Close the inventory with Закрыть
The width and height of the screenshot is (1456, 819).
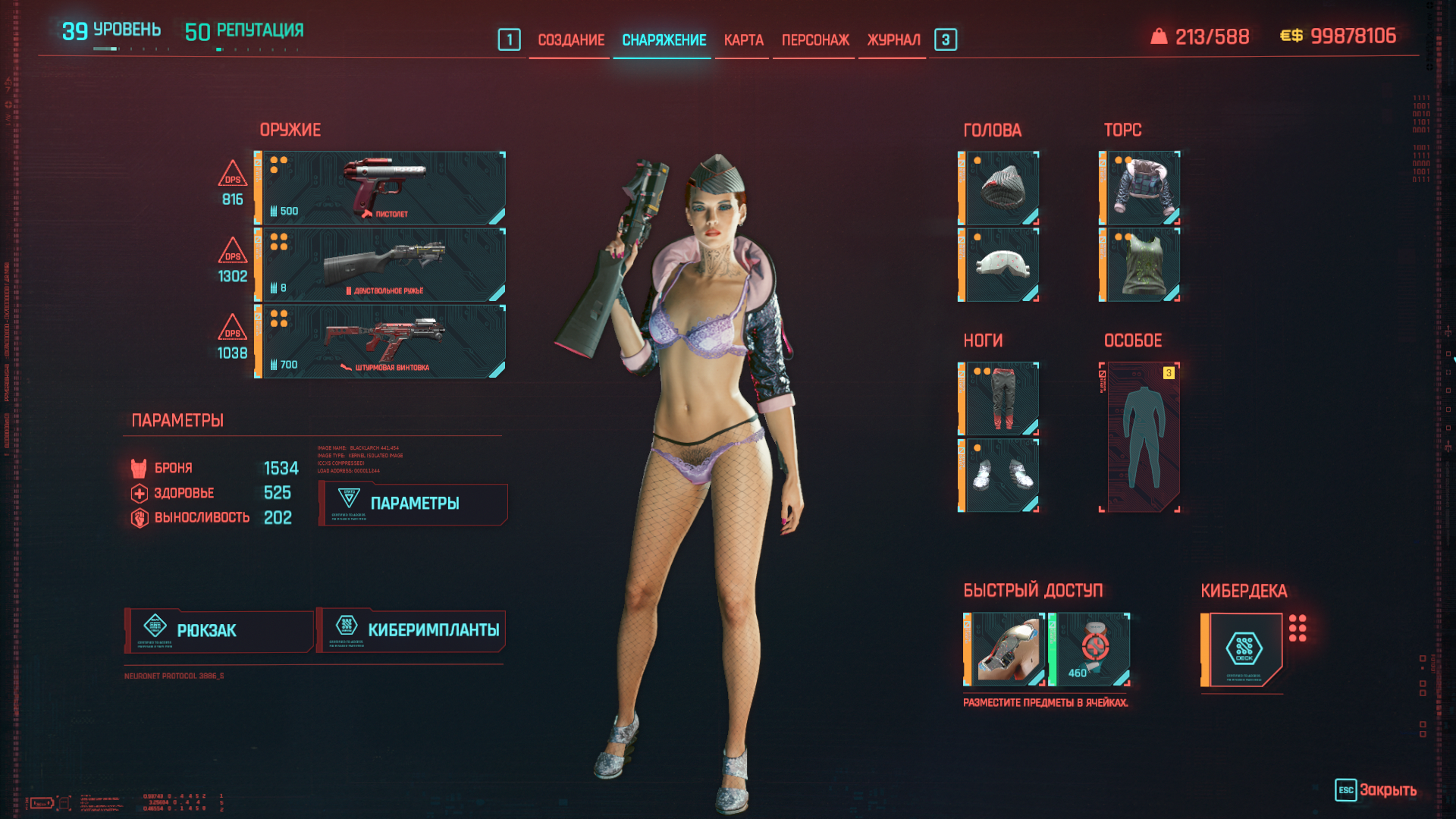click(x=1376, y=790)
